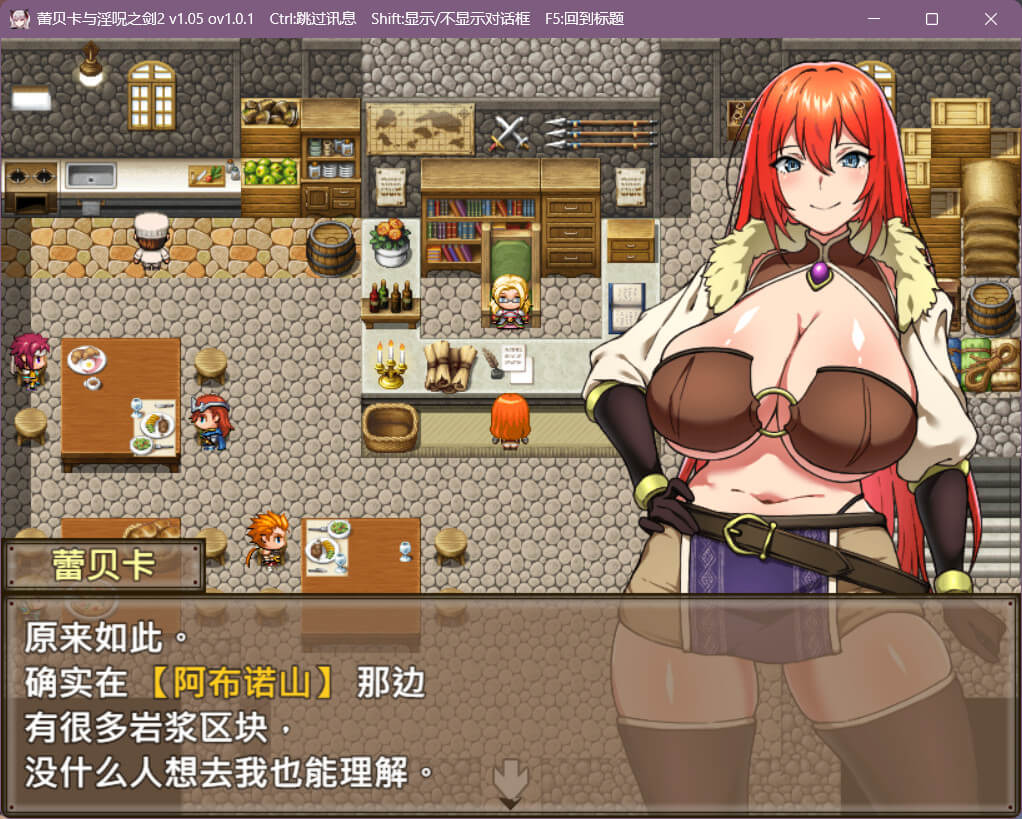The width and height of the screenshot is (1022, 819).
Task: Maximize the game window
Action: coord(931,19)
